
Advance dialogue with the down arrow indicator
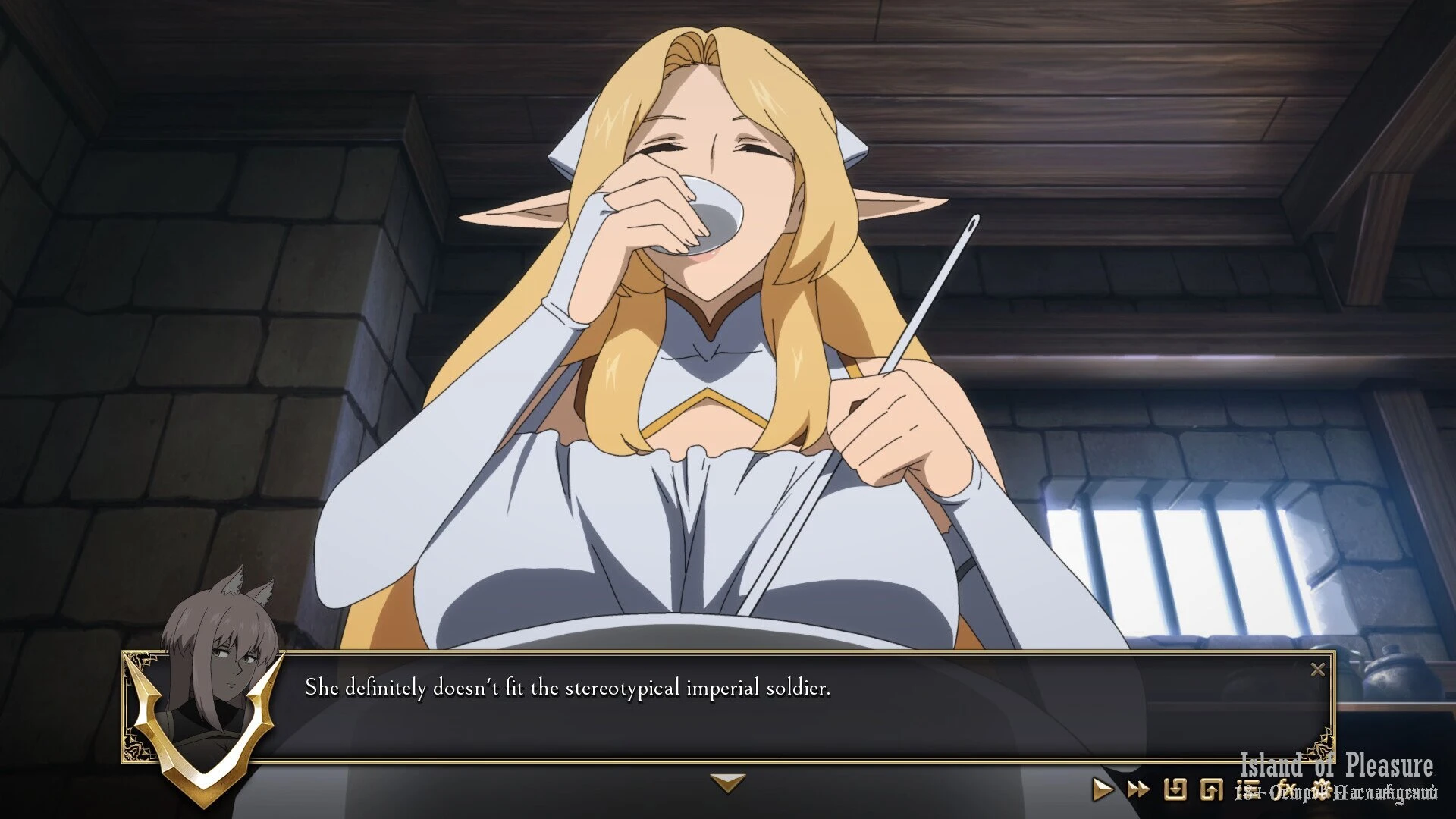[x=728, y=782]
